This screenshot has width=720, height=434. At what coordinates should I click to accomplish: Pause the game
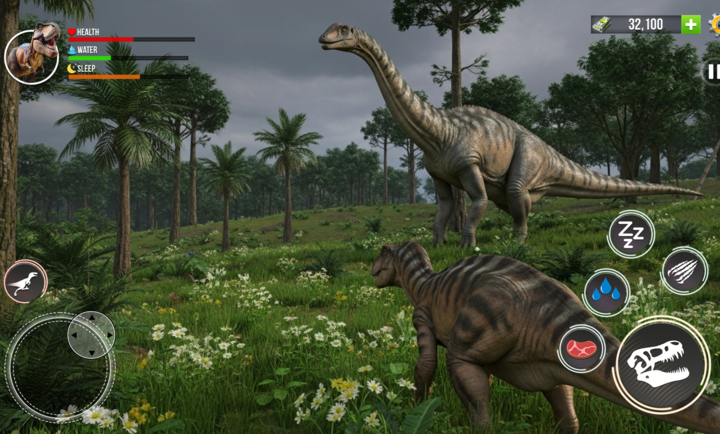click(712, 71)
